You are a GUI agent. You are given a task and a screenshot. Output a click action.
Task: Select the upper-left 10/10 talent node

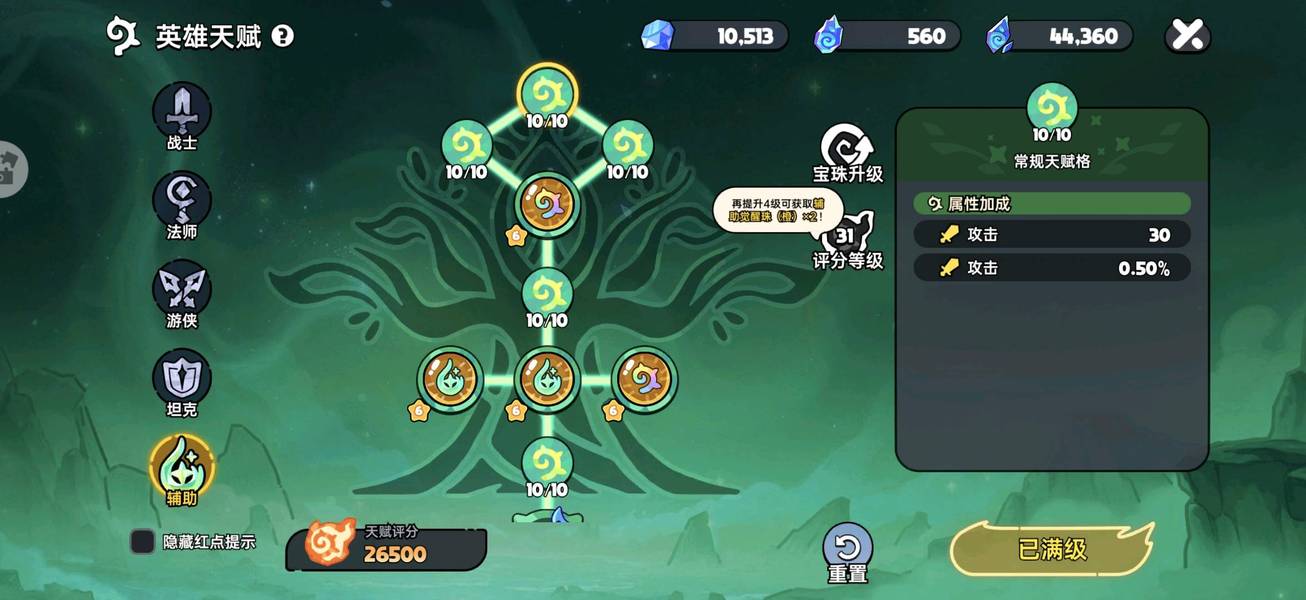coord(466,146)
